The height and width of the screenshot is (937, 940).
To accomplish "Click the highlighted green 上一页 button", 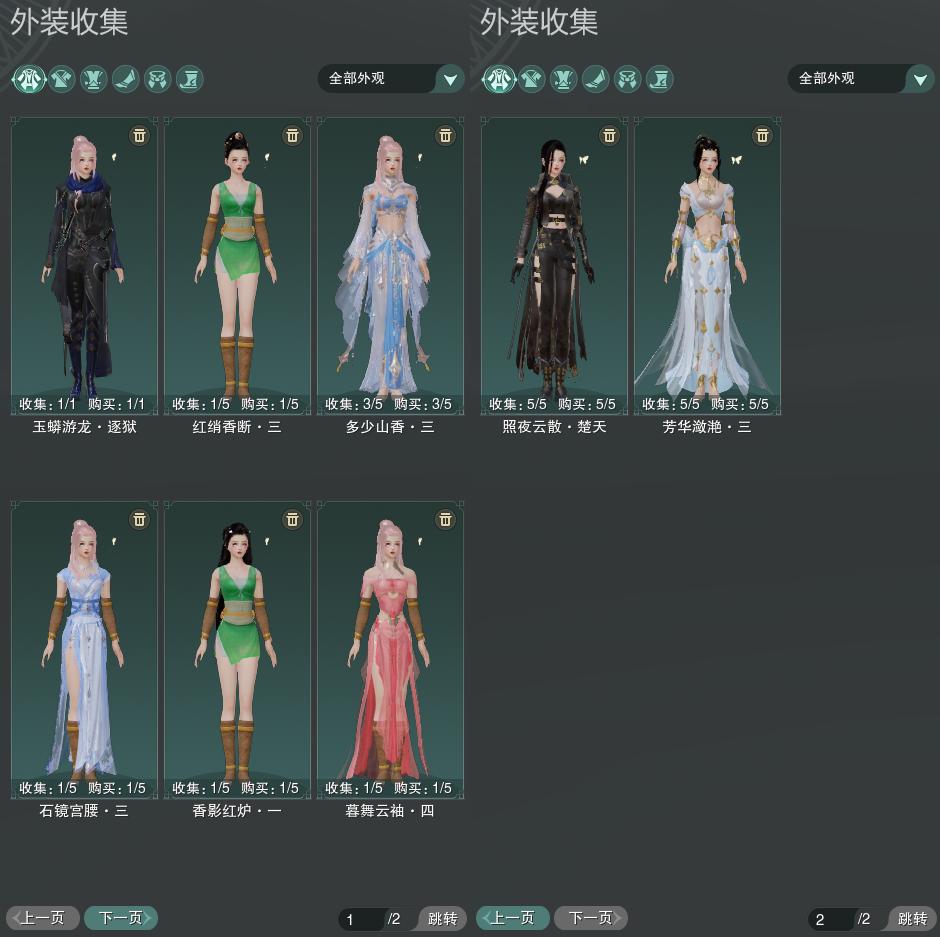I will pos(512,917).
